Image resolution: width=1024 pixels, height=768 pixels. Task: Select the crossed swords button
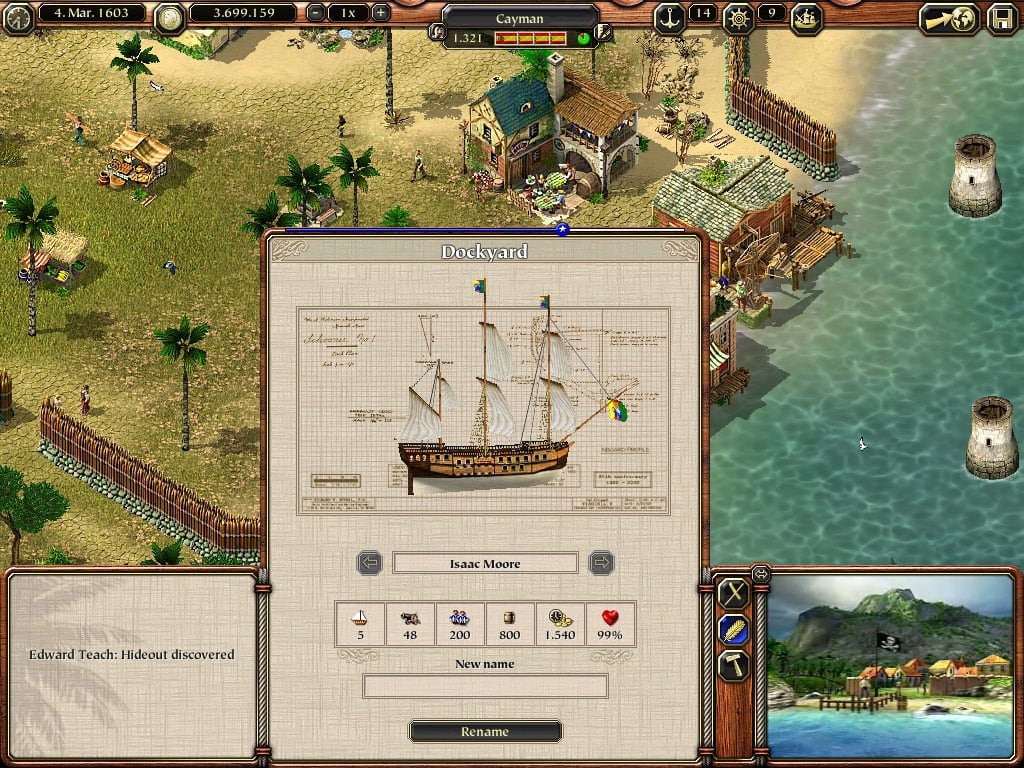coord(735,593)
